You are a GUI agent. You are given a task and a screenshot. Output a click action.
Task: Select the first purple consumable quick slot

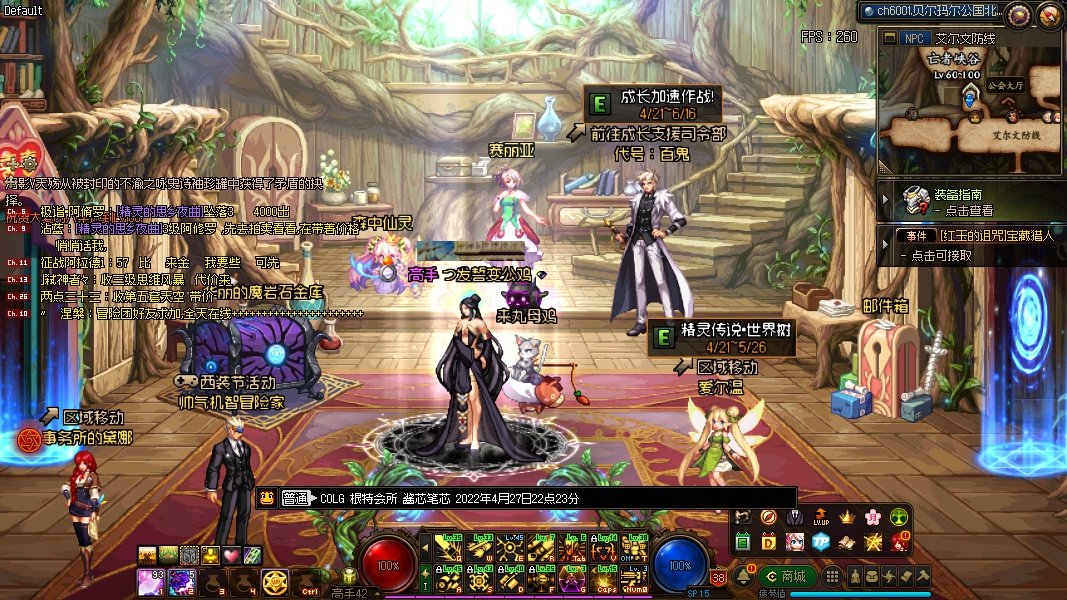pyautogui.click(x=151, y=579)
